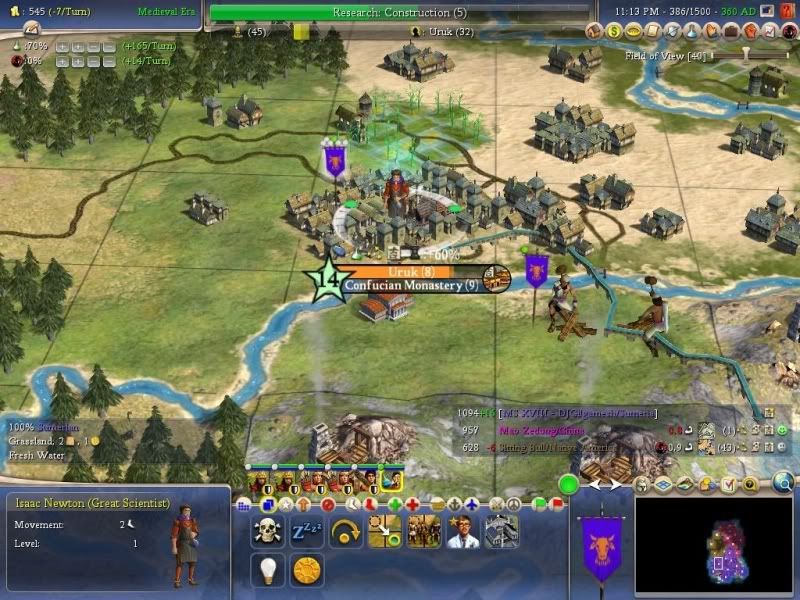This screenshot has width=800, height=600.
Task: Delete unit with the skull button
Action: coord(267,530)
